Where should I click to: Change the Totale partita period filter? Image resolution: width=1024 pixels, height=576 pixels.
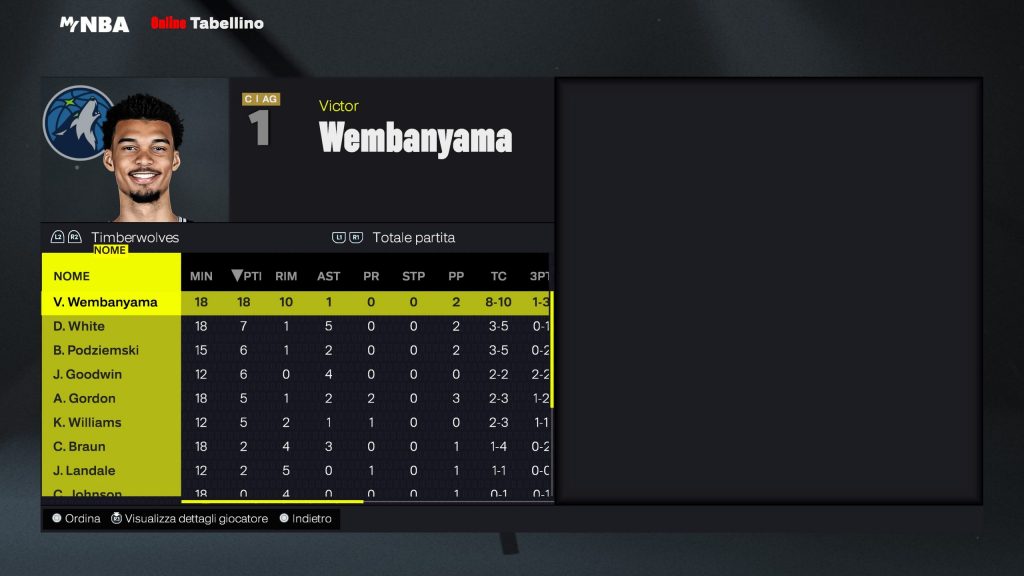(413, 238)
